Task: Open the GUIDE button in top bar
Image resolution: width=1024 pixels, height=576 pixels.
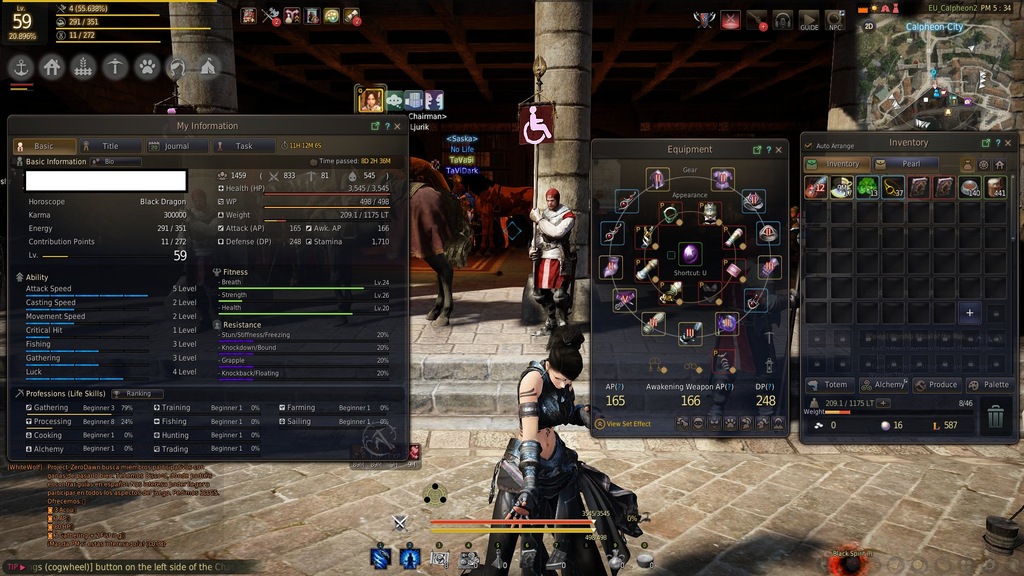Action: point(809,20)
